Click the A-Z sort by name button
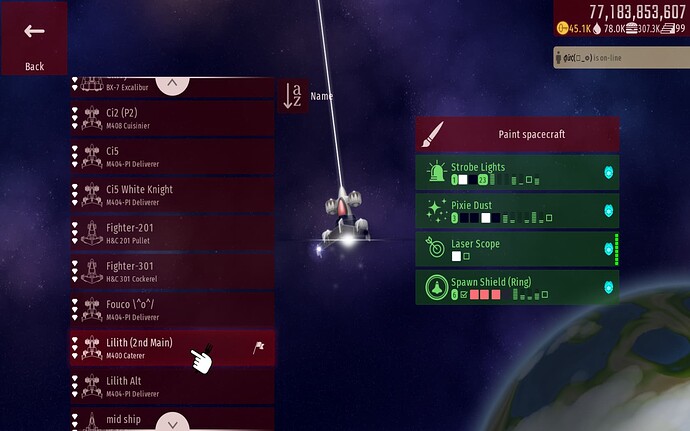690x431 pixels. pos(293,96)
